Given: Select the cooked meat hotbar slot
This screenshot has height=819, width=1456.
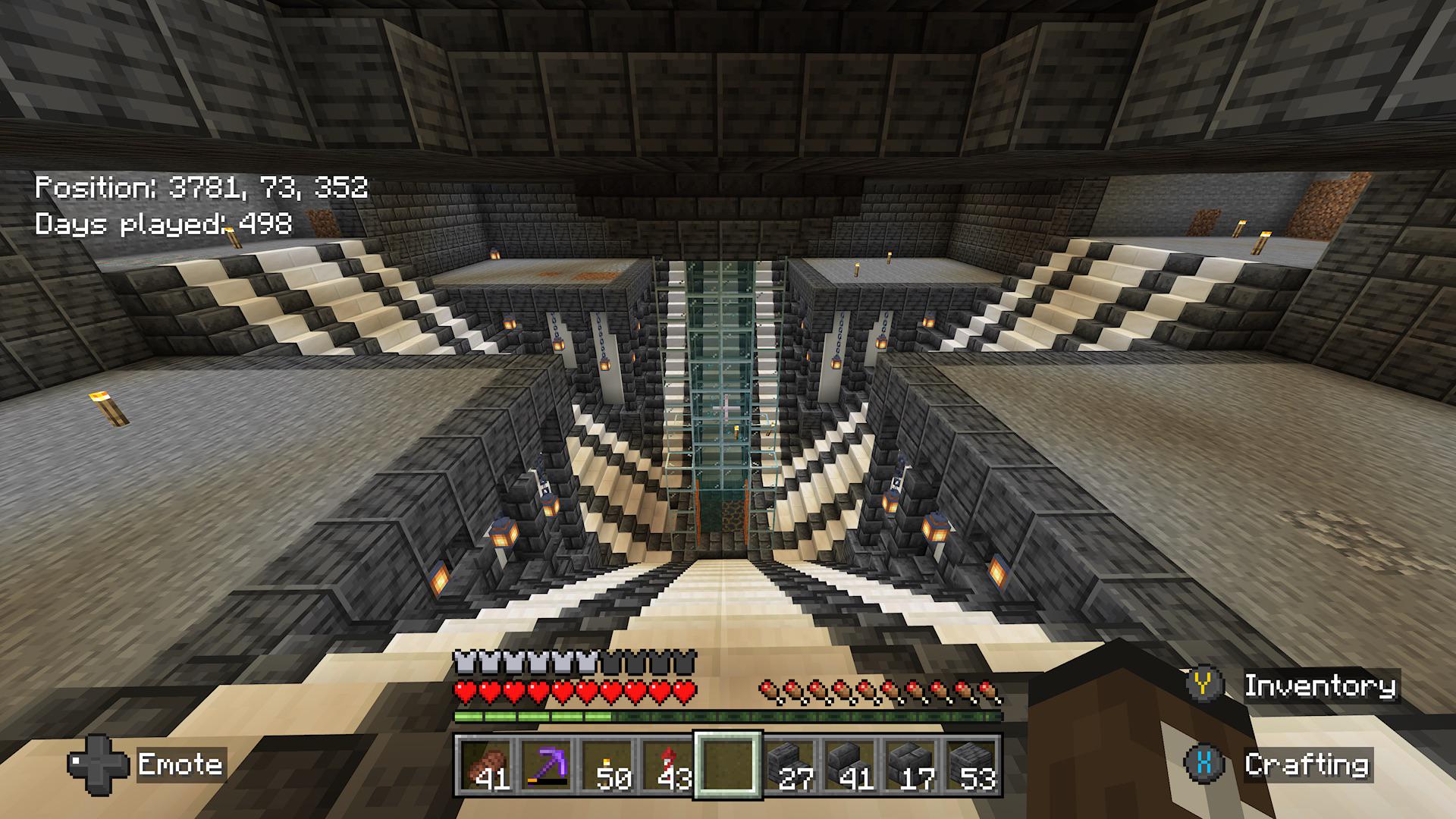Looking at the screenshot, I should click(485, 765).
